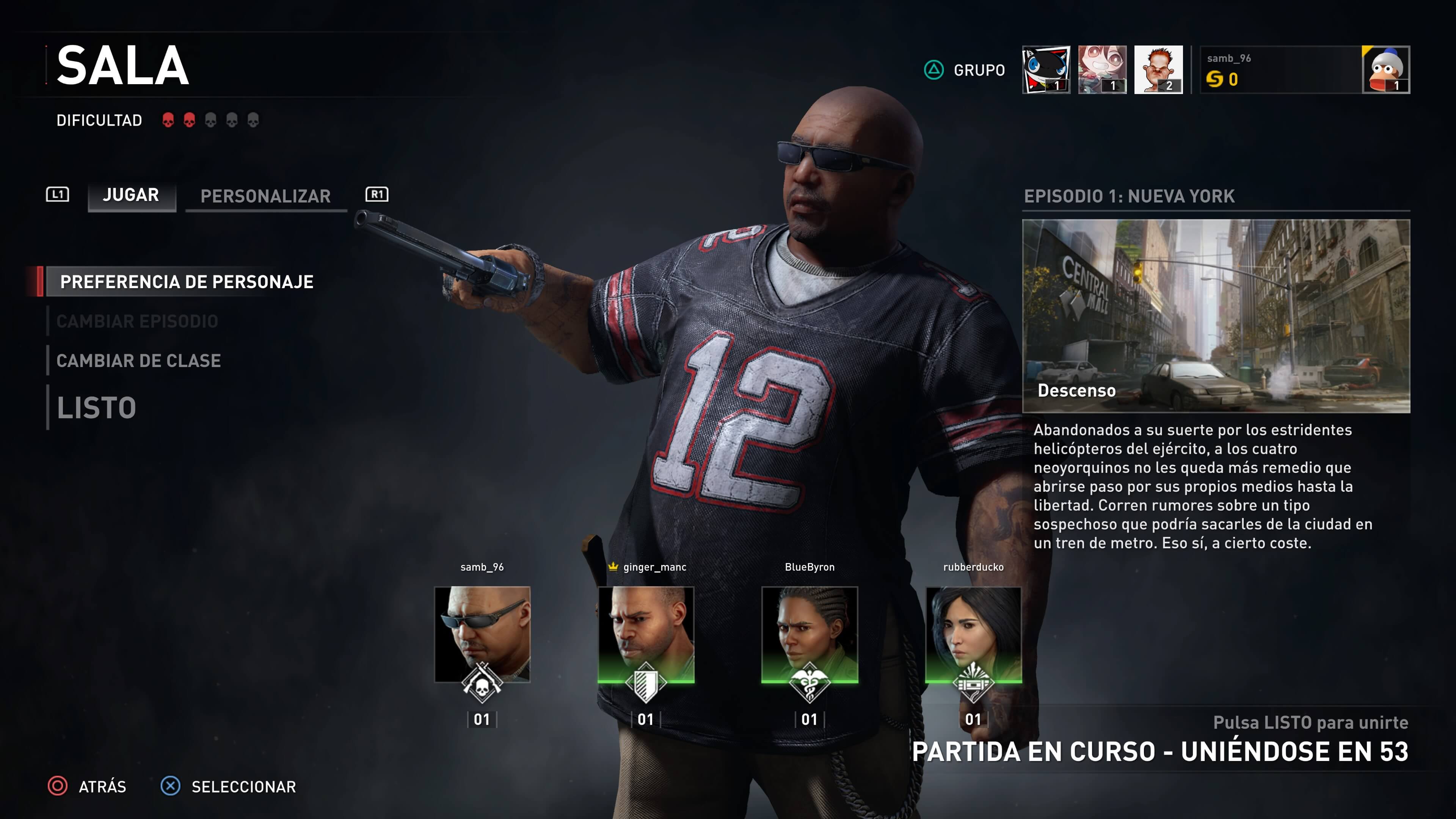The image size is (1456, 819).
Task: Open the PERSONALIZAR tab
Action: 266,196
